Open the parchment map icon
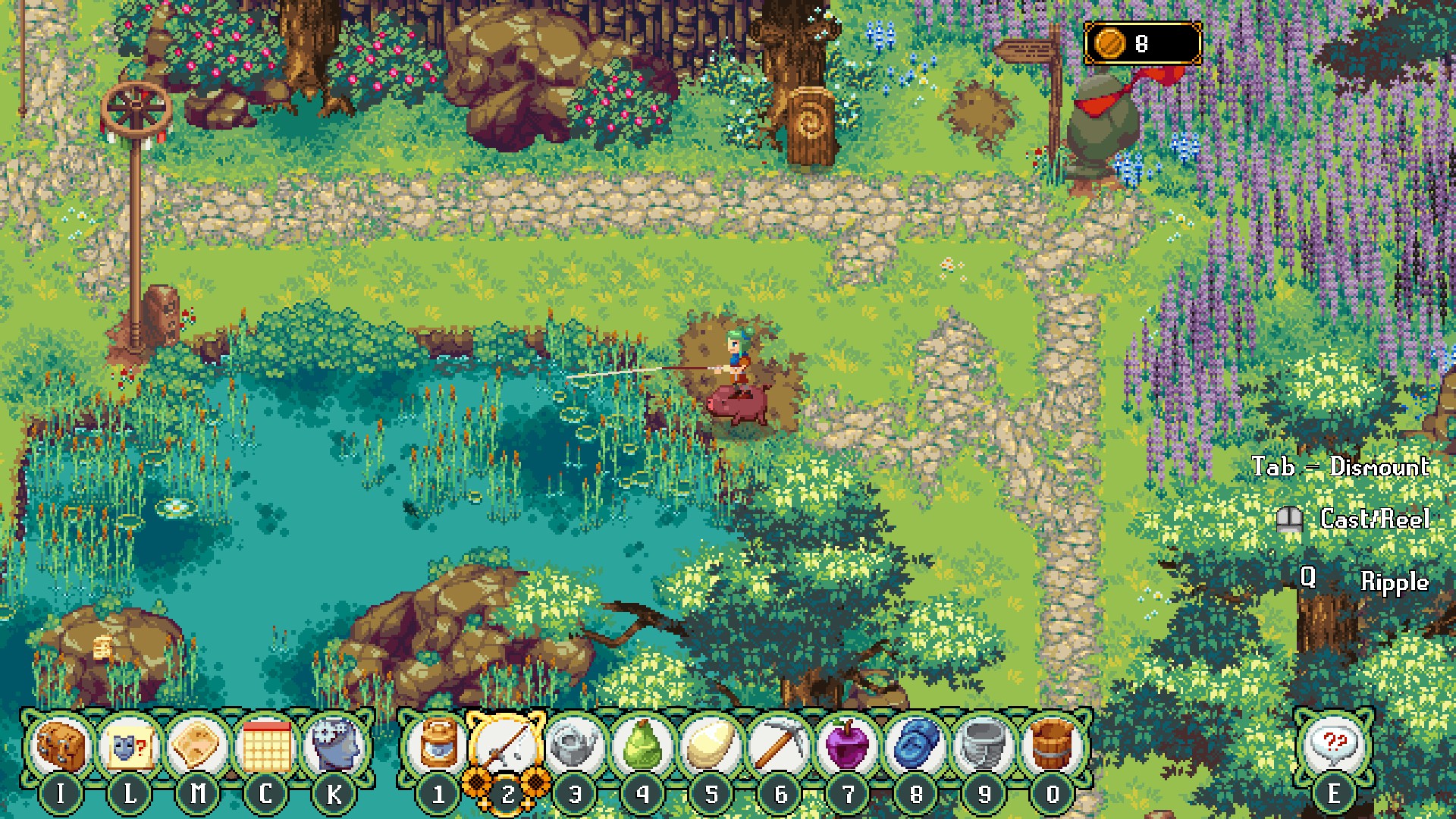Image resolution: width=1456 pixels, height=819 pixels. (x=197, y=747)
